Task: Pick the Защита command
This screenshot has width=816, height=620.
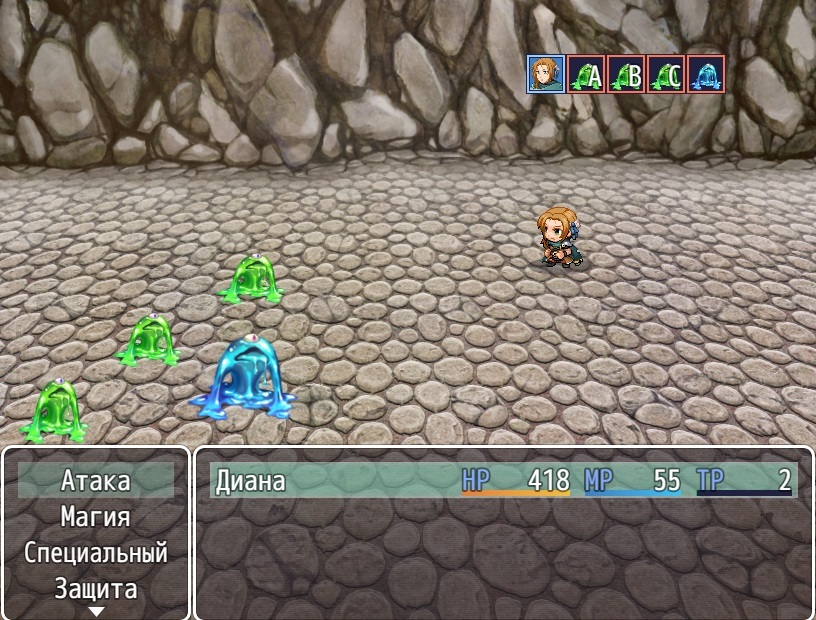Action: click(96, 588)
